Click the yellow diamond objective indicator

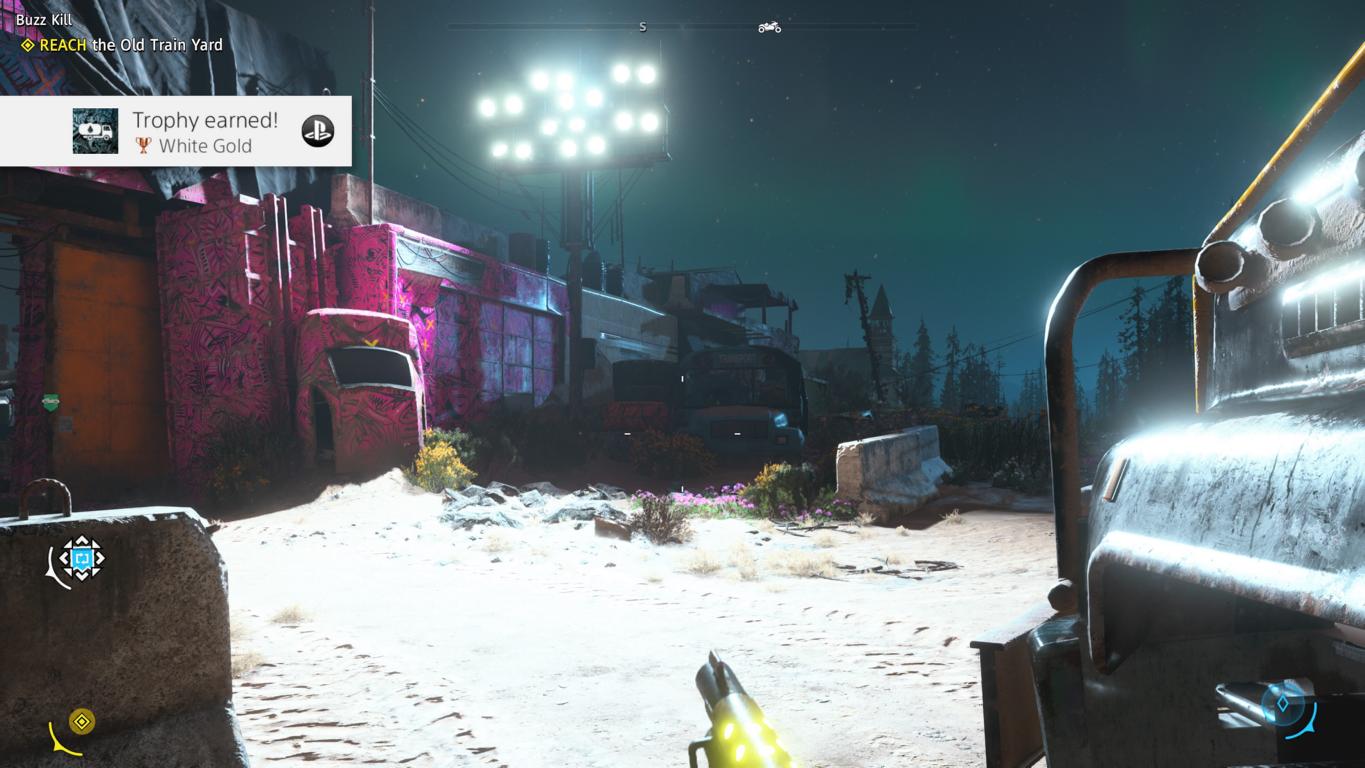82,721
